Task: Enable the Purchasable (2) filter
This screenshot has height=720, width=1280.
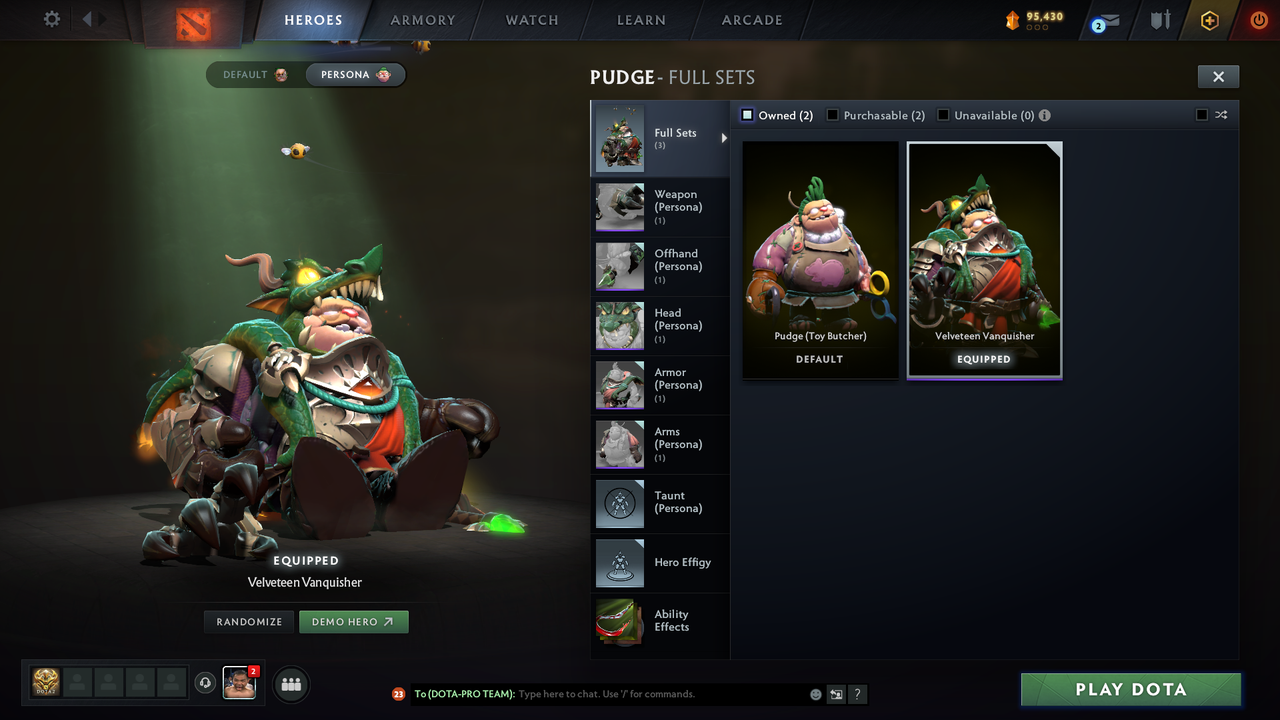Action: [833, 114]
